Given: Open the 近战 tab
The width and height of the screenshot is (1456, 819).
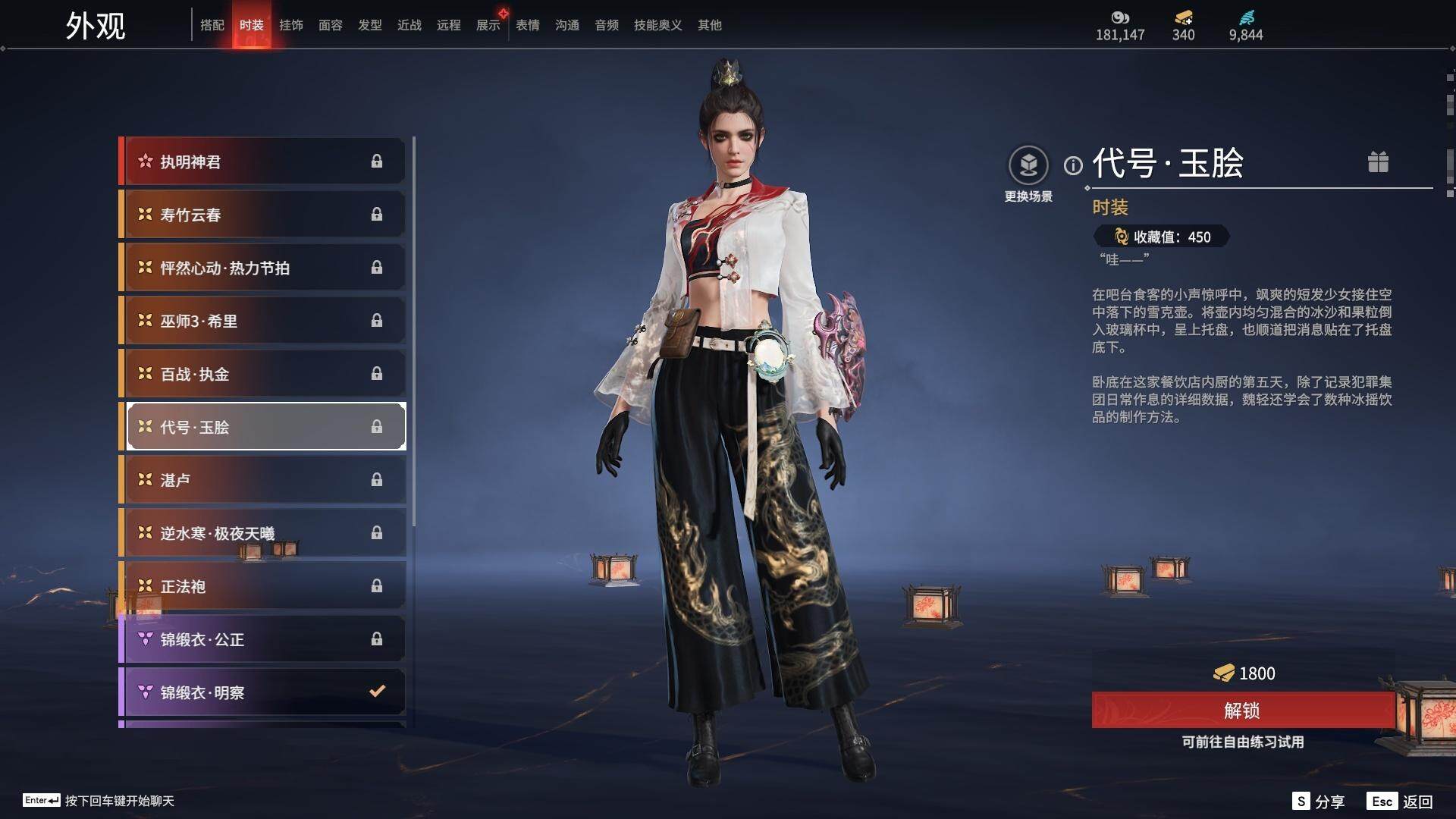Looking at the screenshot, I should click(409, 25).
